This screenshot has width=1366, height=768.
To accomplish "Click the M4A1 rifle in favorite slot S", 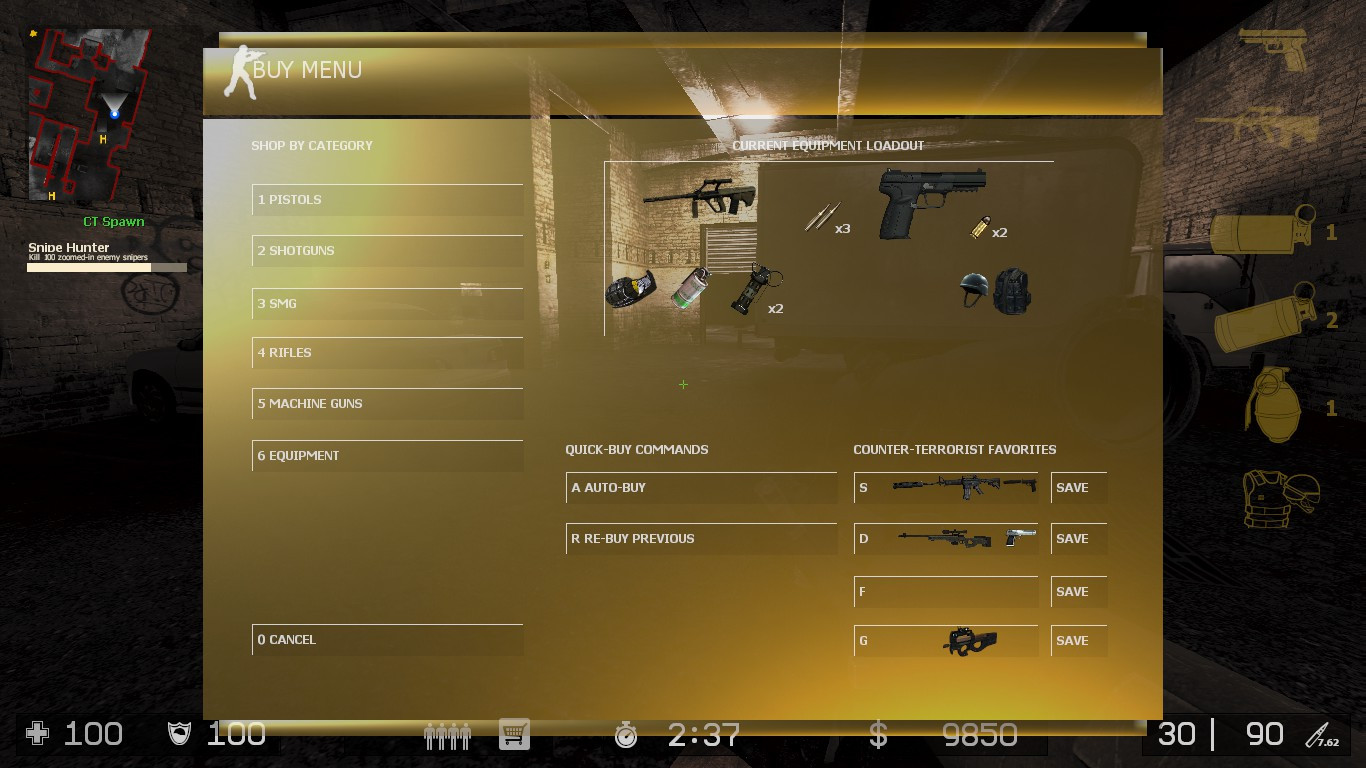I will 965,487.
